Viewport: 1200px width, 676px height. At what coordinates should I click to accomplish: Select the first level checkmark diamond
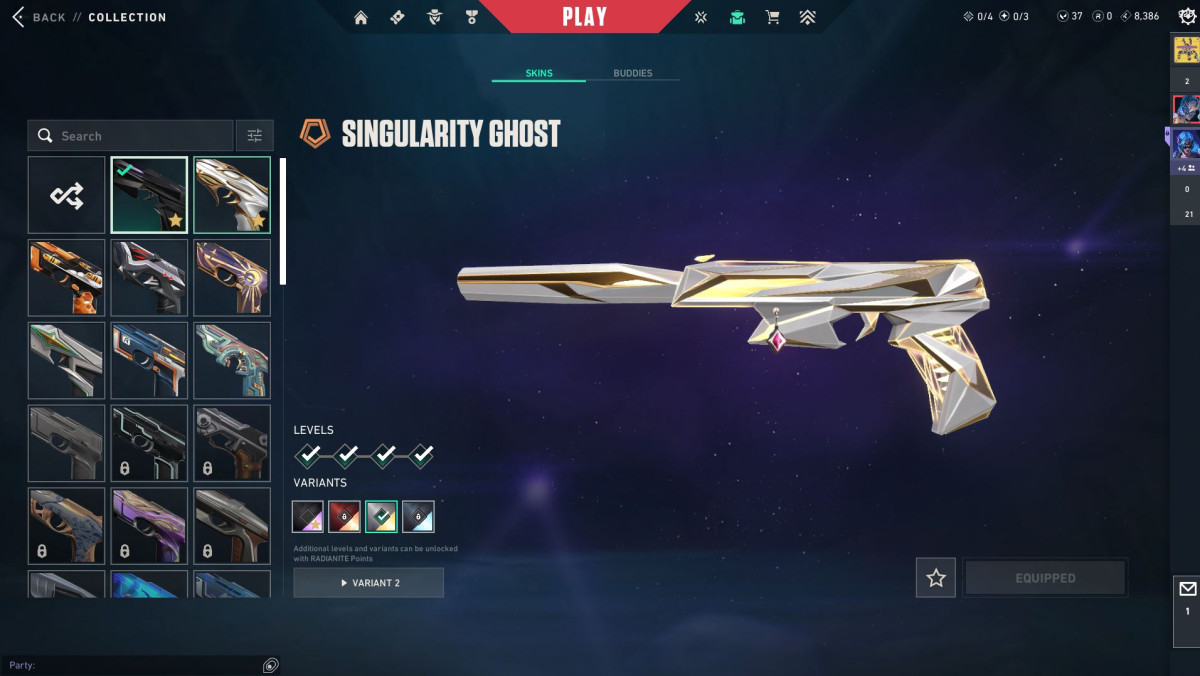click(x=310, y=456)
